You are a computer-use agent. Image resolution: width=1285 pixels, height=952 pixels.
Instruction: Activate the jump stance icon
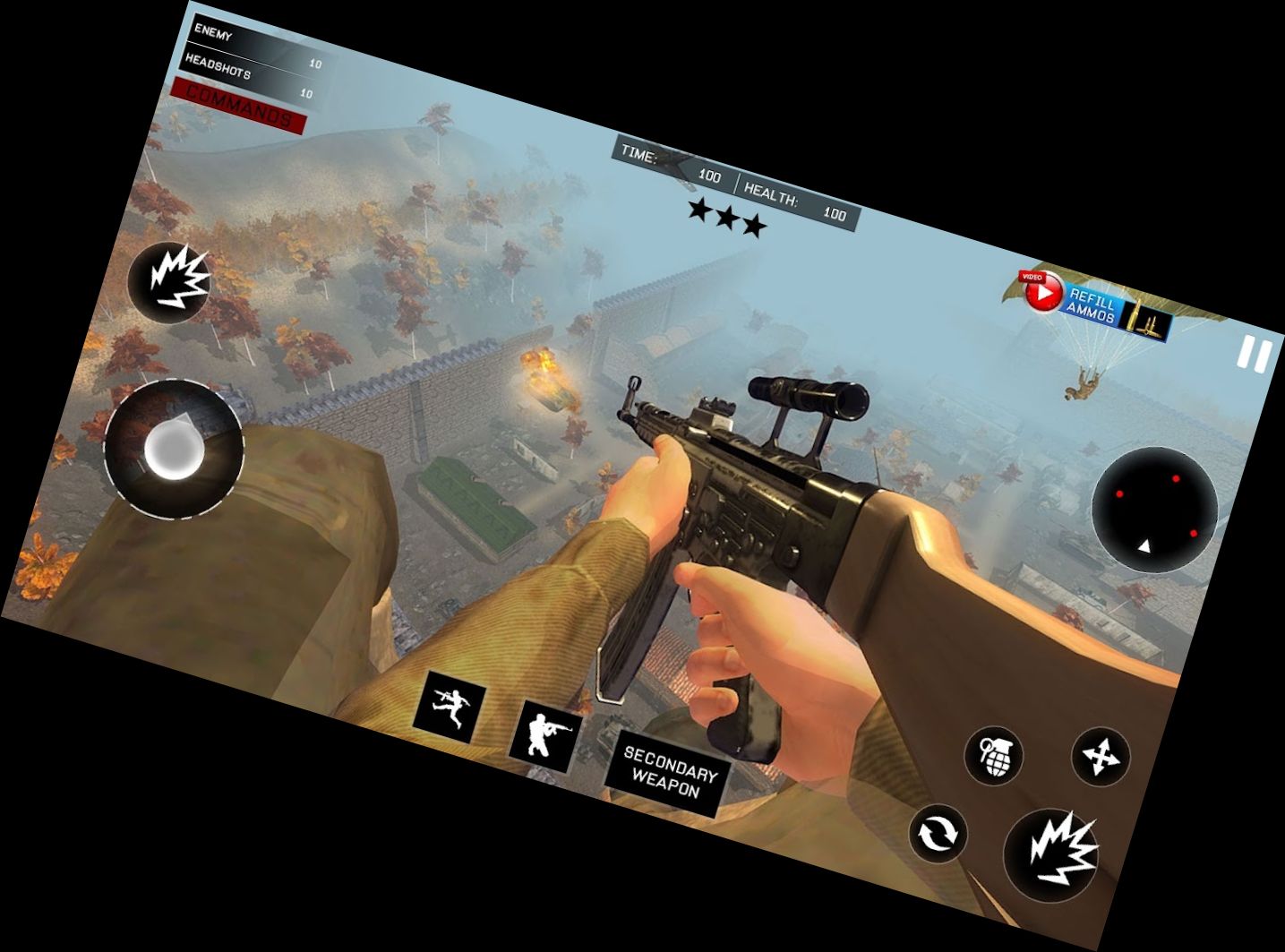450,706
